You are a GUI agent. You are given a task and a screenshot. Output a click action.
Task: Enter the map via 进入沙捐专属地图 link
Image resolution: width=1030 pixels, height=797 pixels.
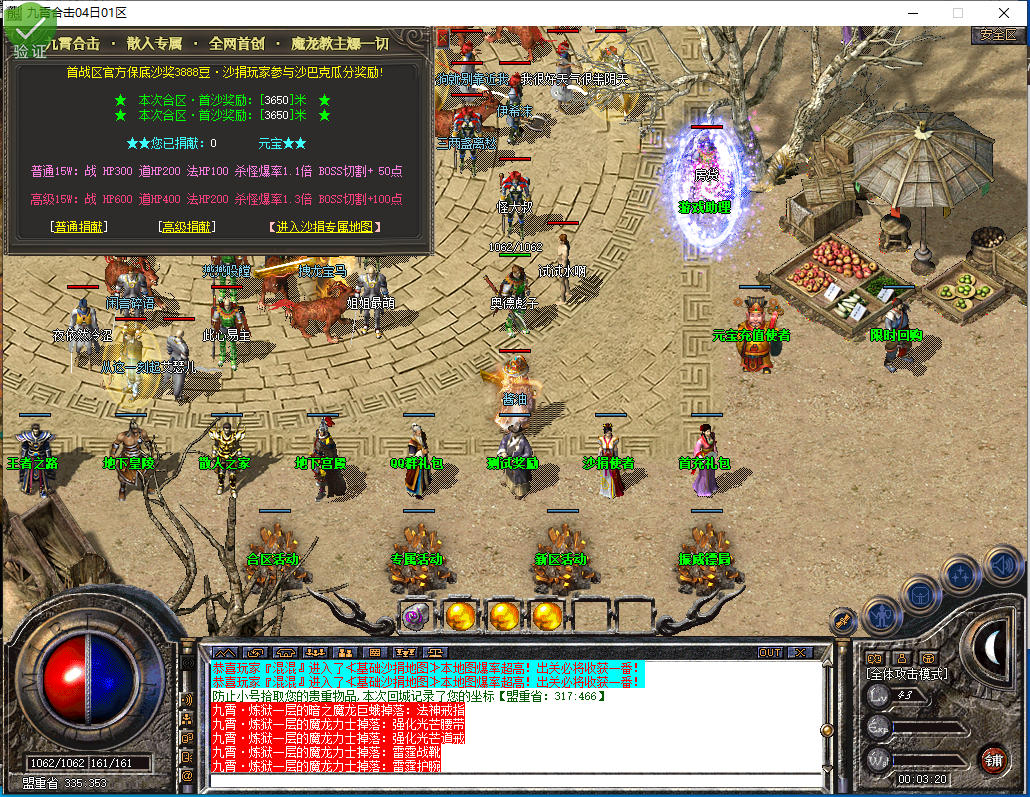pos(325,227)
